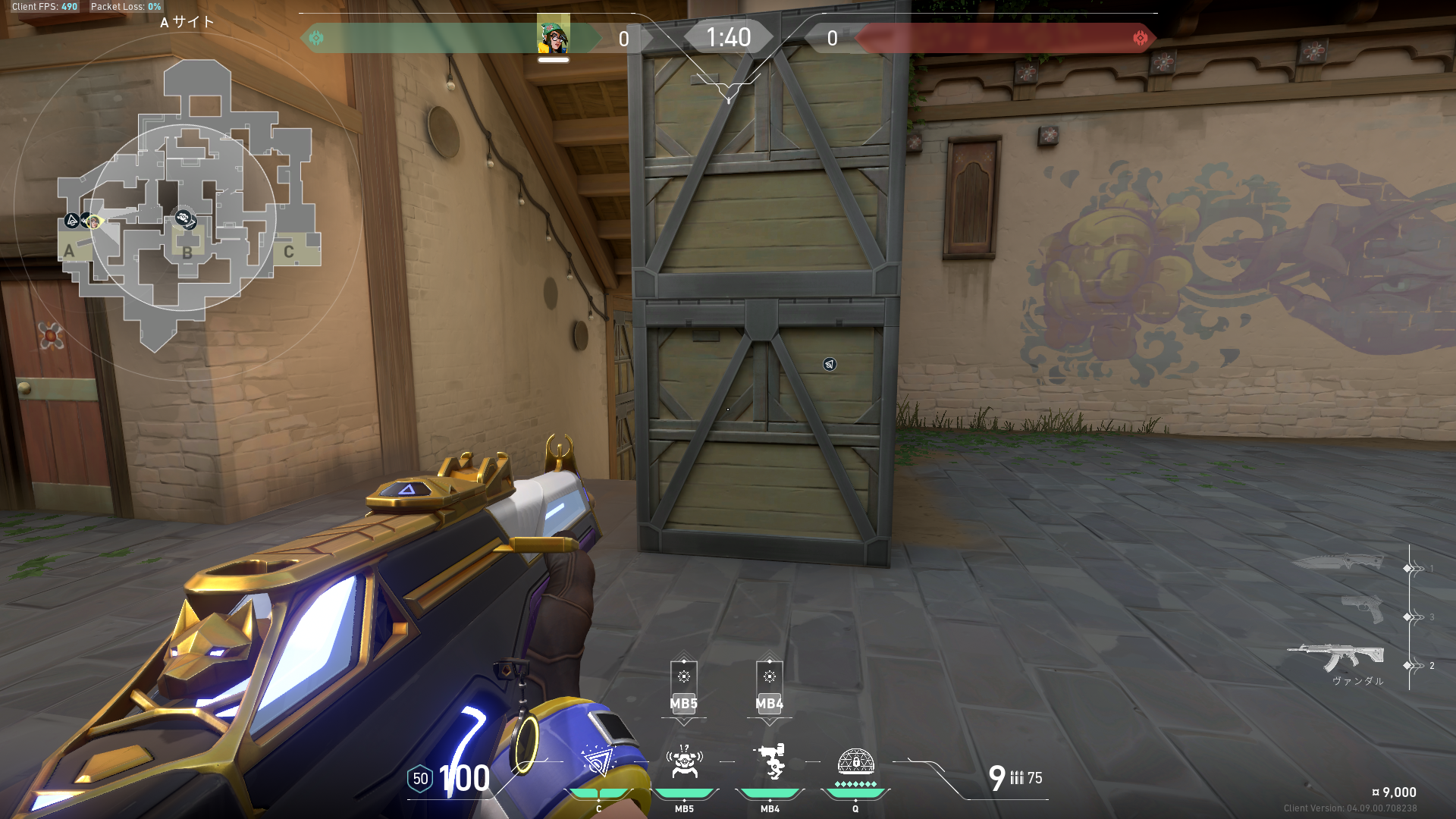1456x819 pixels.
Task: Activate the Nanoswarm ability icon
Action: 599,761
